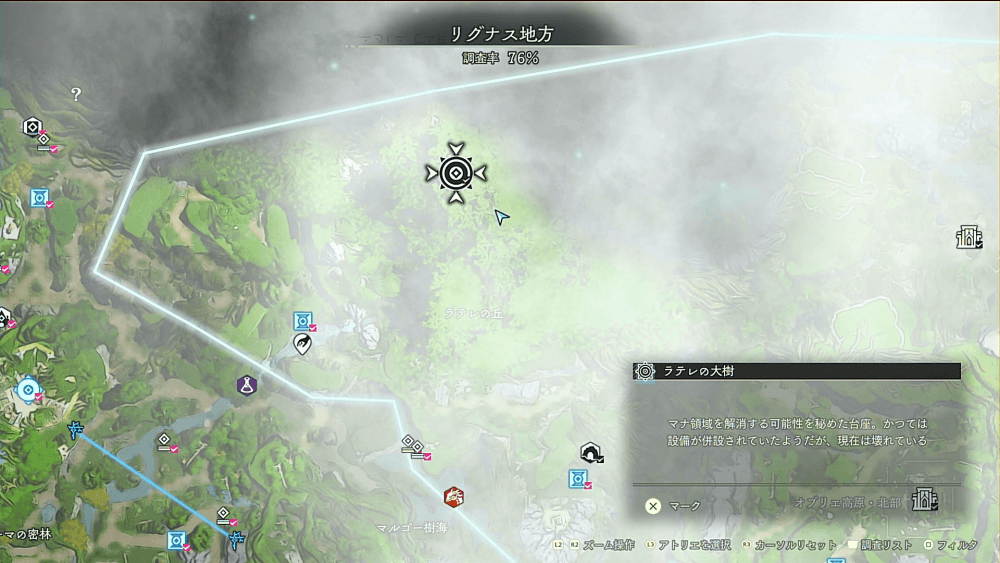Select the black flame pin marker
The image size is (1000, 563).
coord(302,344)
